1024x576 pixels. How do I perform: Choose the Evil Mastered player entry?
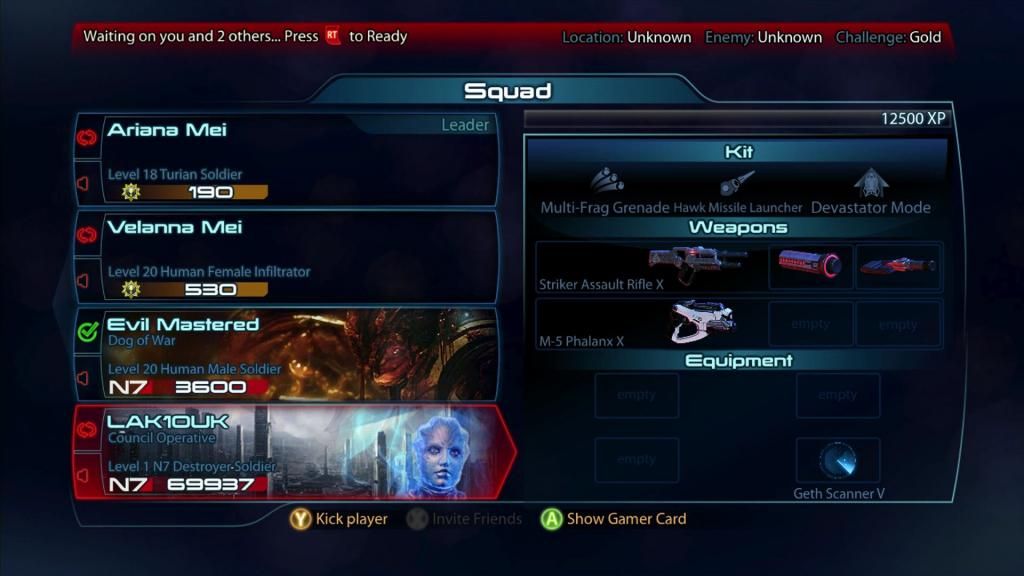point(290,354)
